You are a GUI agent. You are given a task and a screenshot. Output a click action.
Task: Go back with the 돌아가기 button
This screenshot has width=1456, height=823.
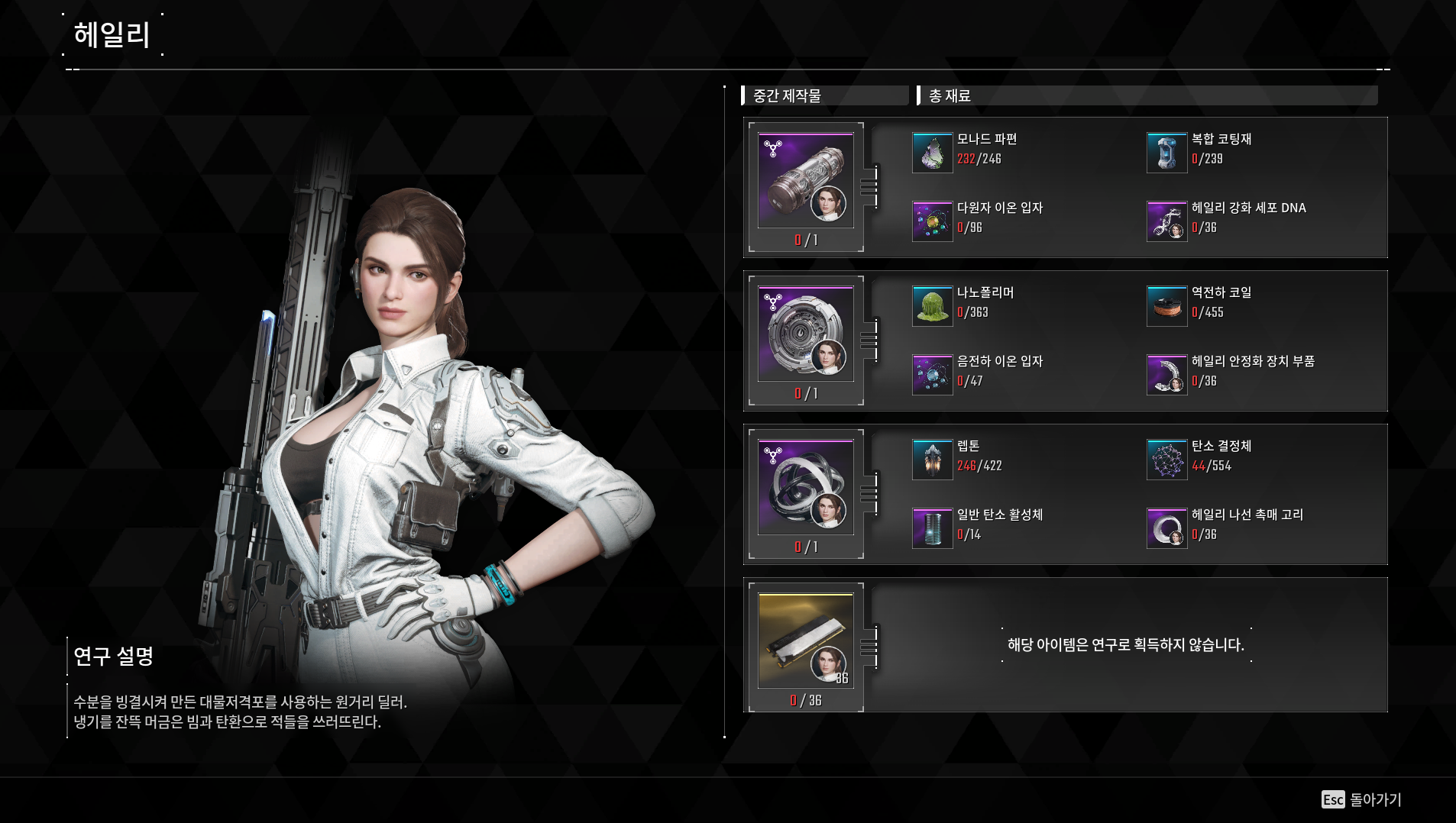pyautogui.click(x=1362, y=799)
